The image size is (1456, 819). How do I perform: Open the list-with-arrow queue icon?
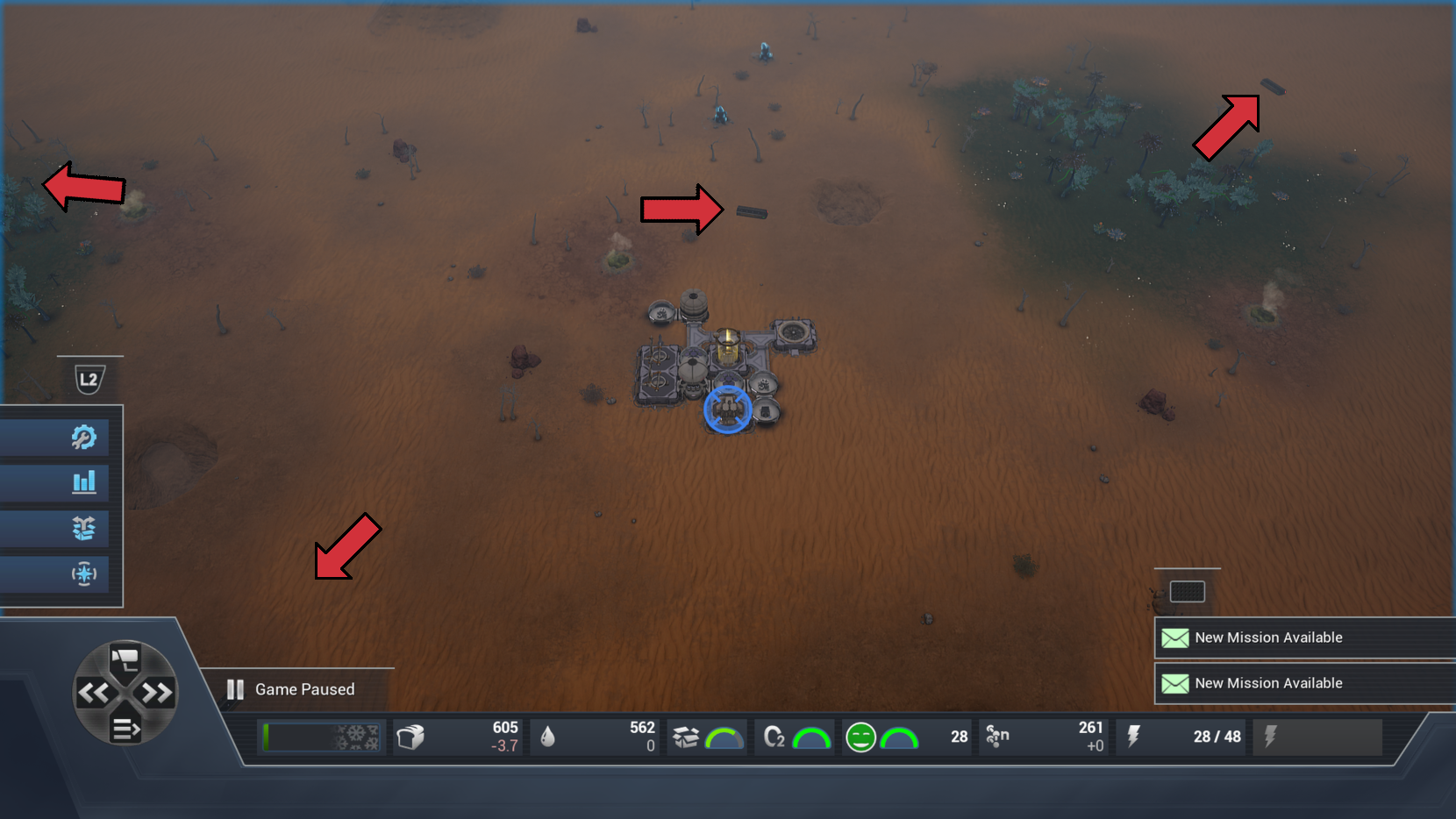[125, 729]
